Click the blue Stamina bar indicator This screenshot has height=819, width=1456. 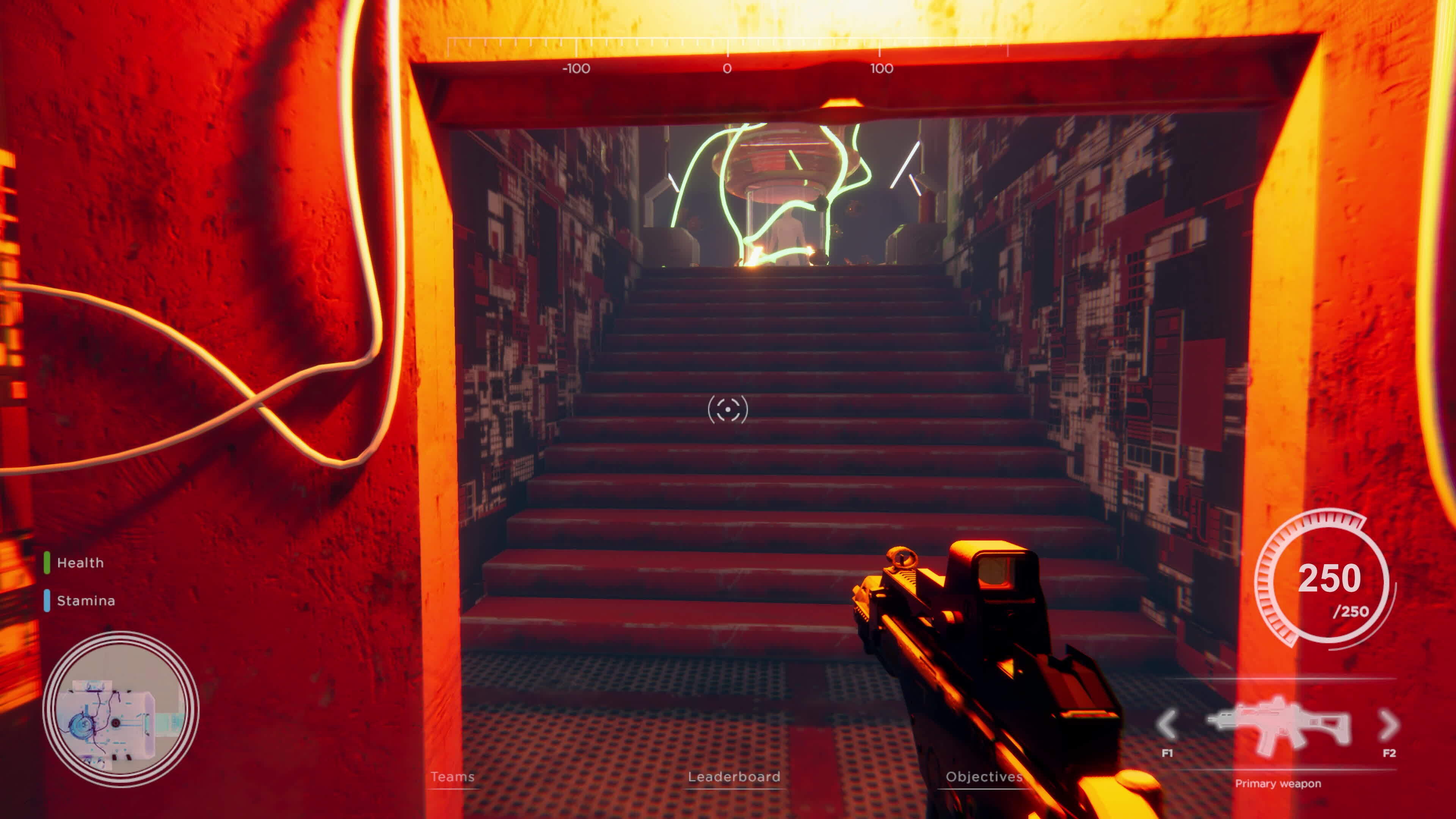pos(47,600)
